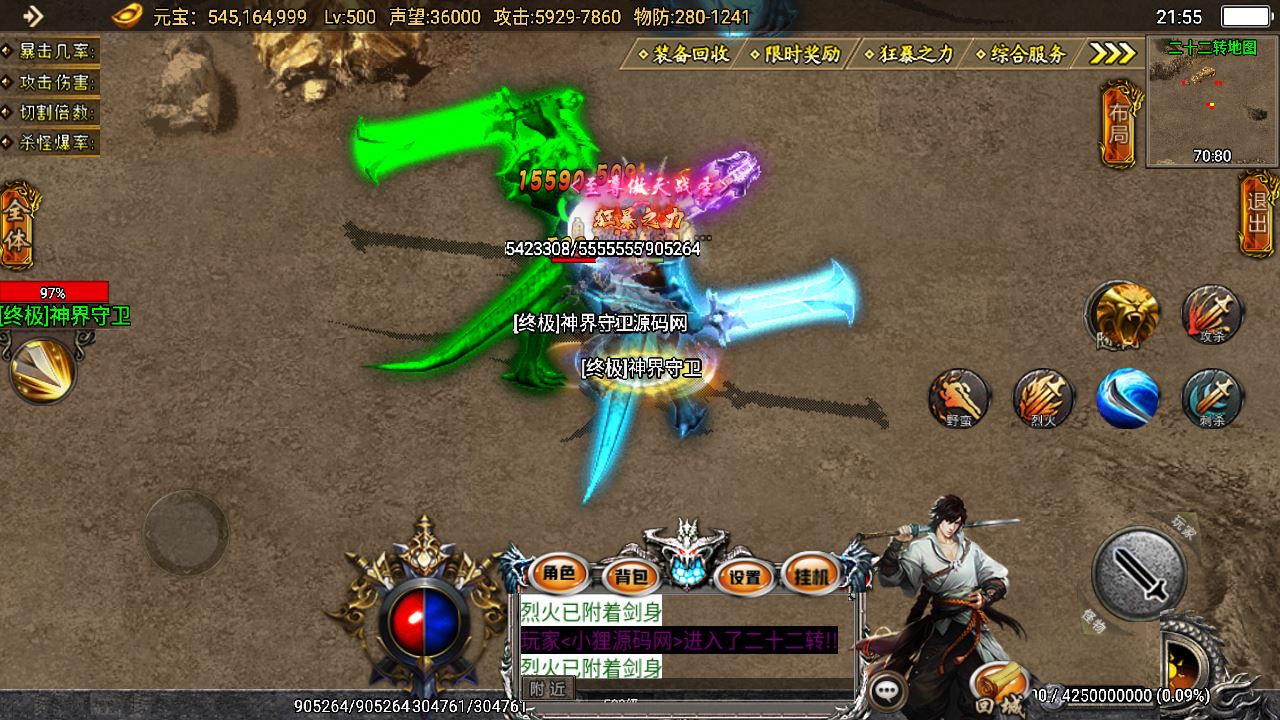The image size is (1280, 720).
Task: Select the 狂暴之力 berserk power menu
Action: click(x=911, y=54)
